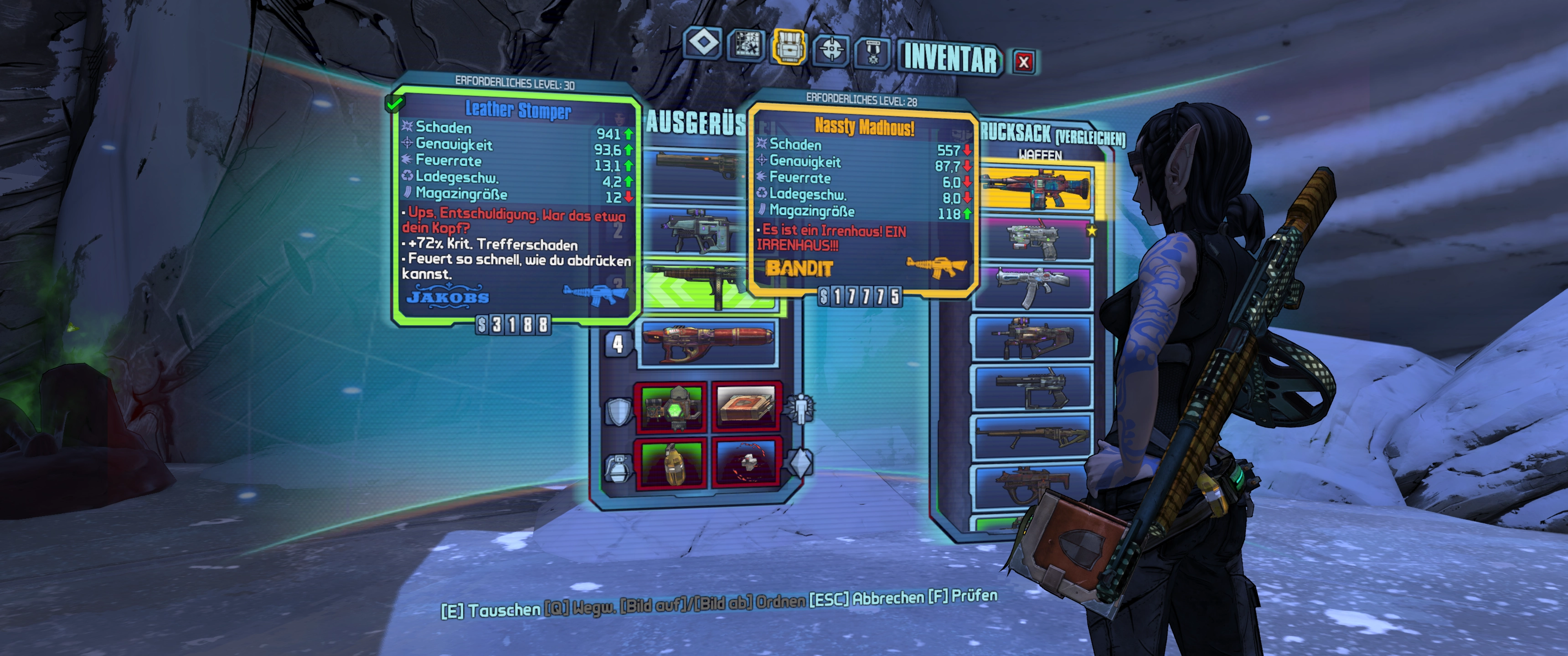Choose the equipped class mod book slot
1568x656 pixels.
pyautogui.click(x=746, y=406)
